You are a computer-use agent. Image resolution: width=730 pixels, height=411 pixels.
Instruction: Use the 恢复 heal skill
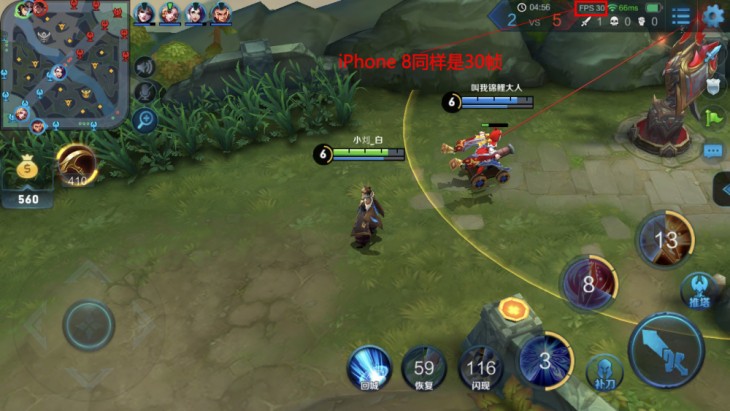424,368
